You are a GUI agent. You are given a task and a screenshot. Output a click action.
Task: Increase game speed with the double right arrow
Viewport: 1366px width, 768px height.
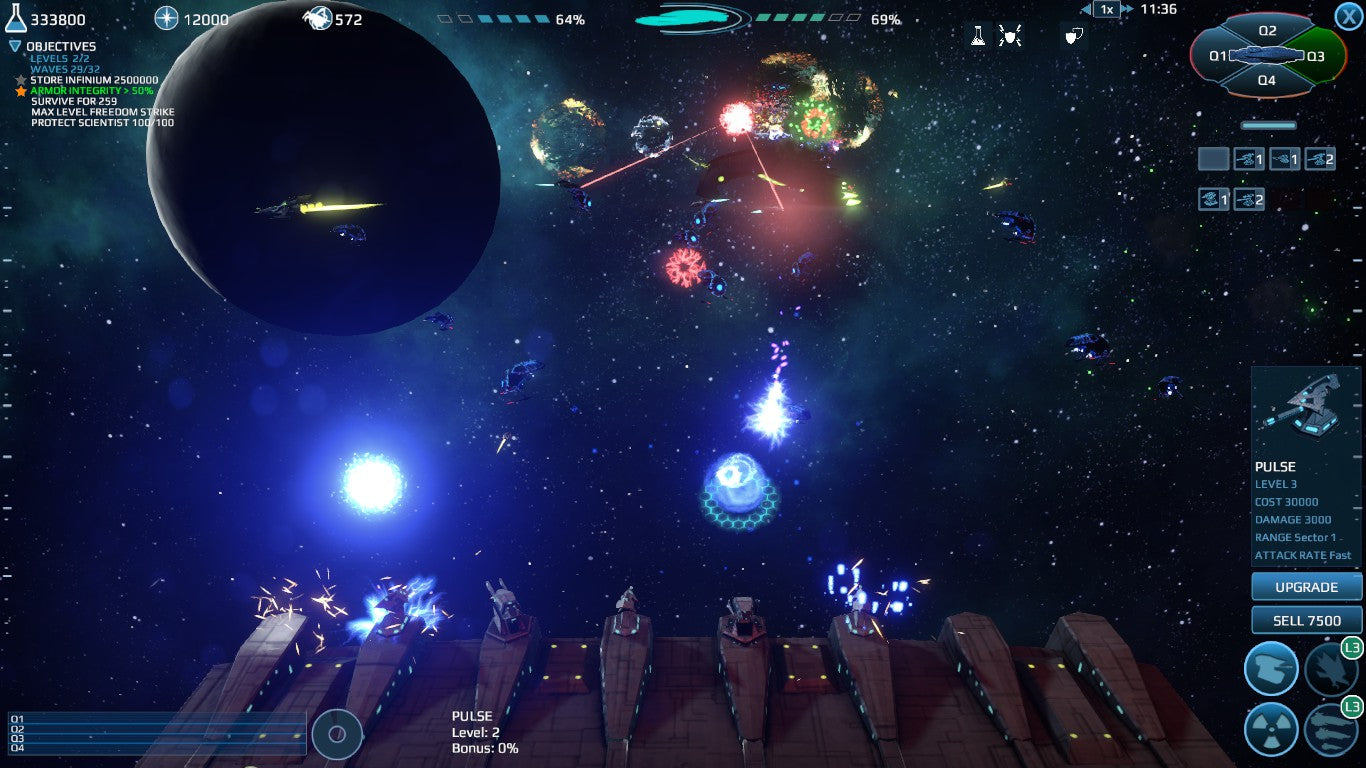point(1128,10)
